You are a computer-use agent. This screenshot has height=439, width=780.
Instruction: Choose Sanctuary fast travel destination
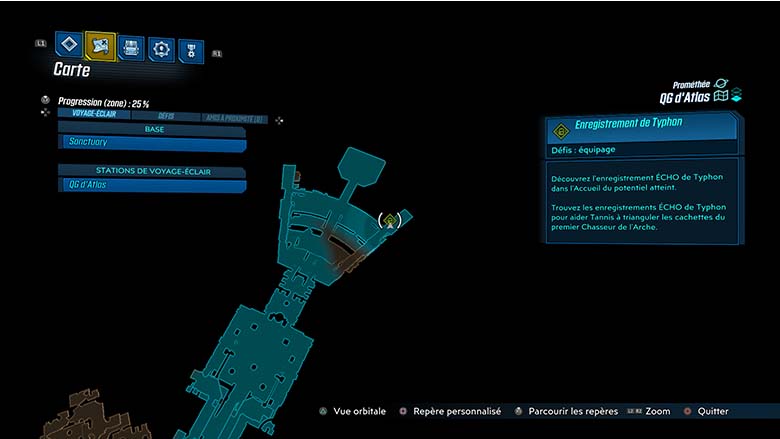(x=151, y=143)
